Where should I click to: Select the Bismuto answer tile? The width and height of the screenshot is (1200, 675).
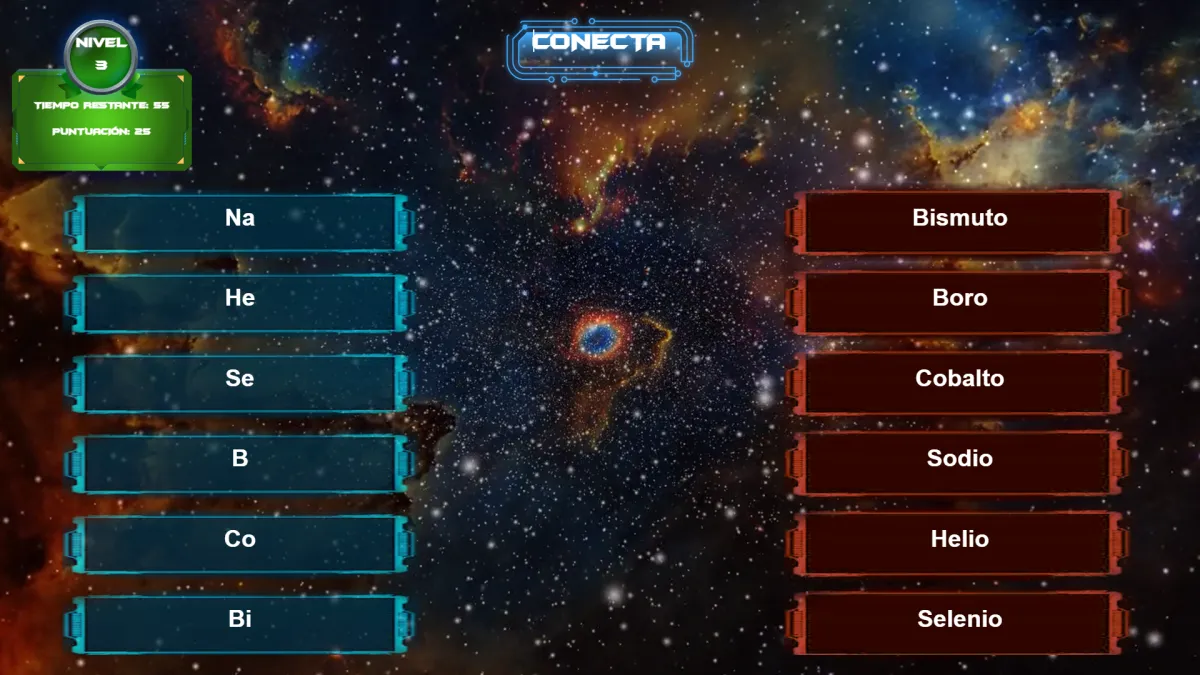pyautogui.click(x=959, y=222)
